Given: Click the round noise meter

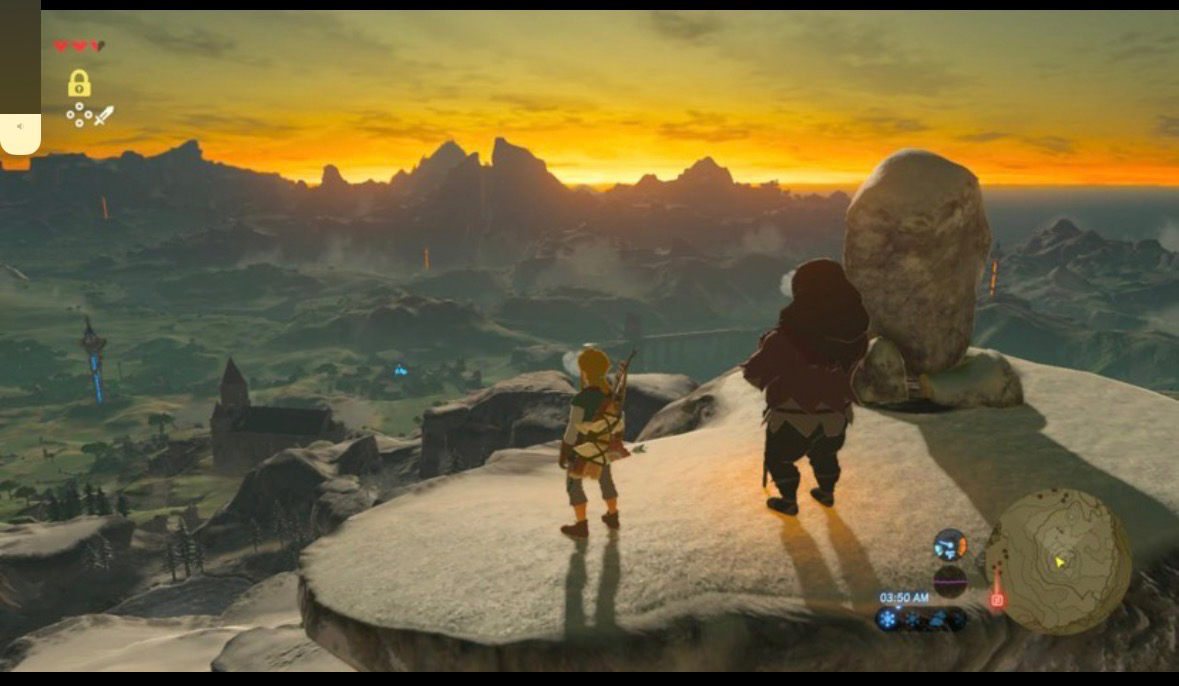Looking at the screenshot, I should [x=949, y=581].
